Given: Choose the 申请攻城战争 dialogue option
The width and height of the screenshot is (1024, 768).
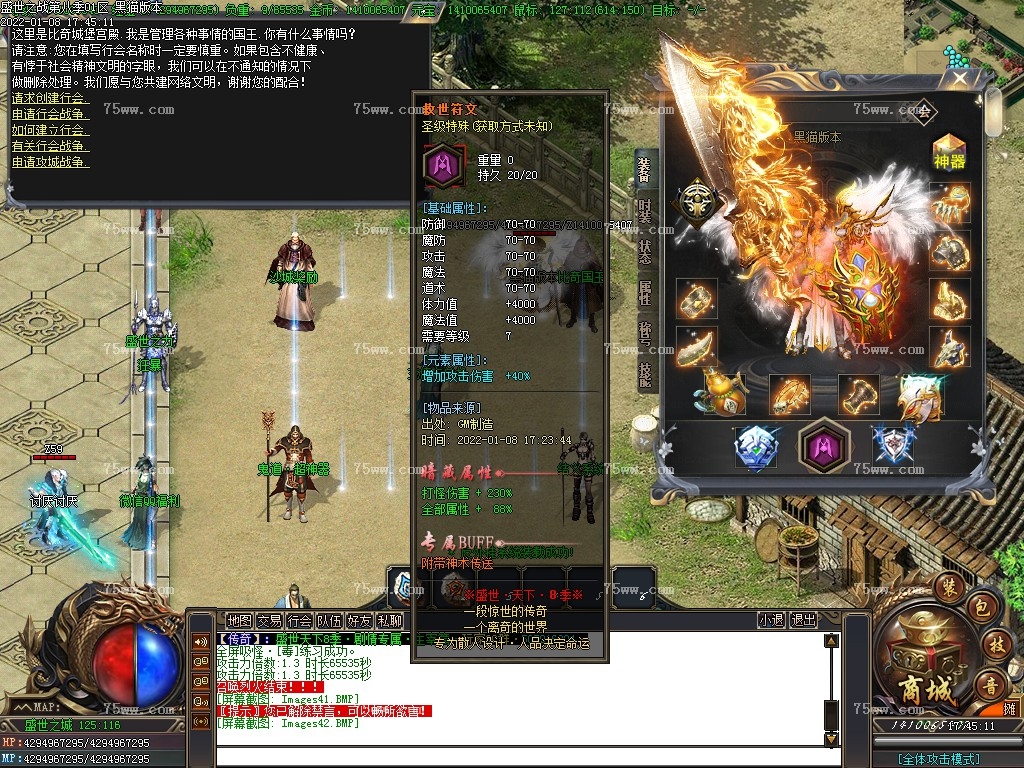Looking at the screenshot, I should 50,161.
